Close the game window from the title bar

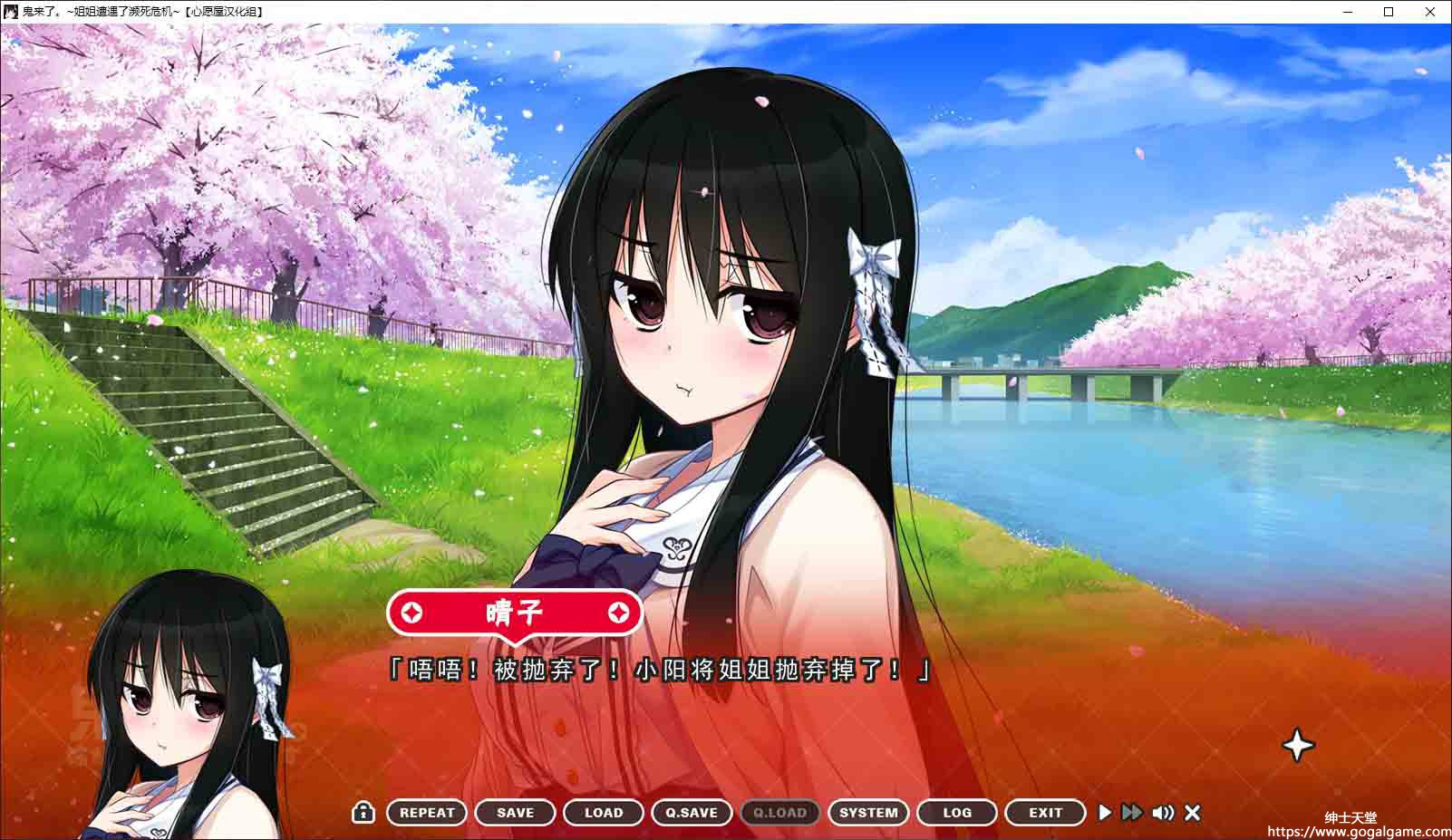[x=1431, y=12]
